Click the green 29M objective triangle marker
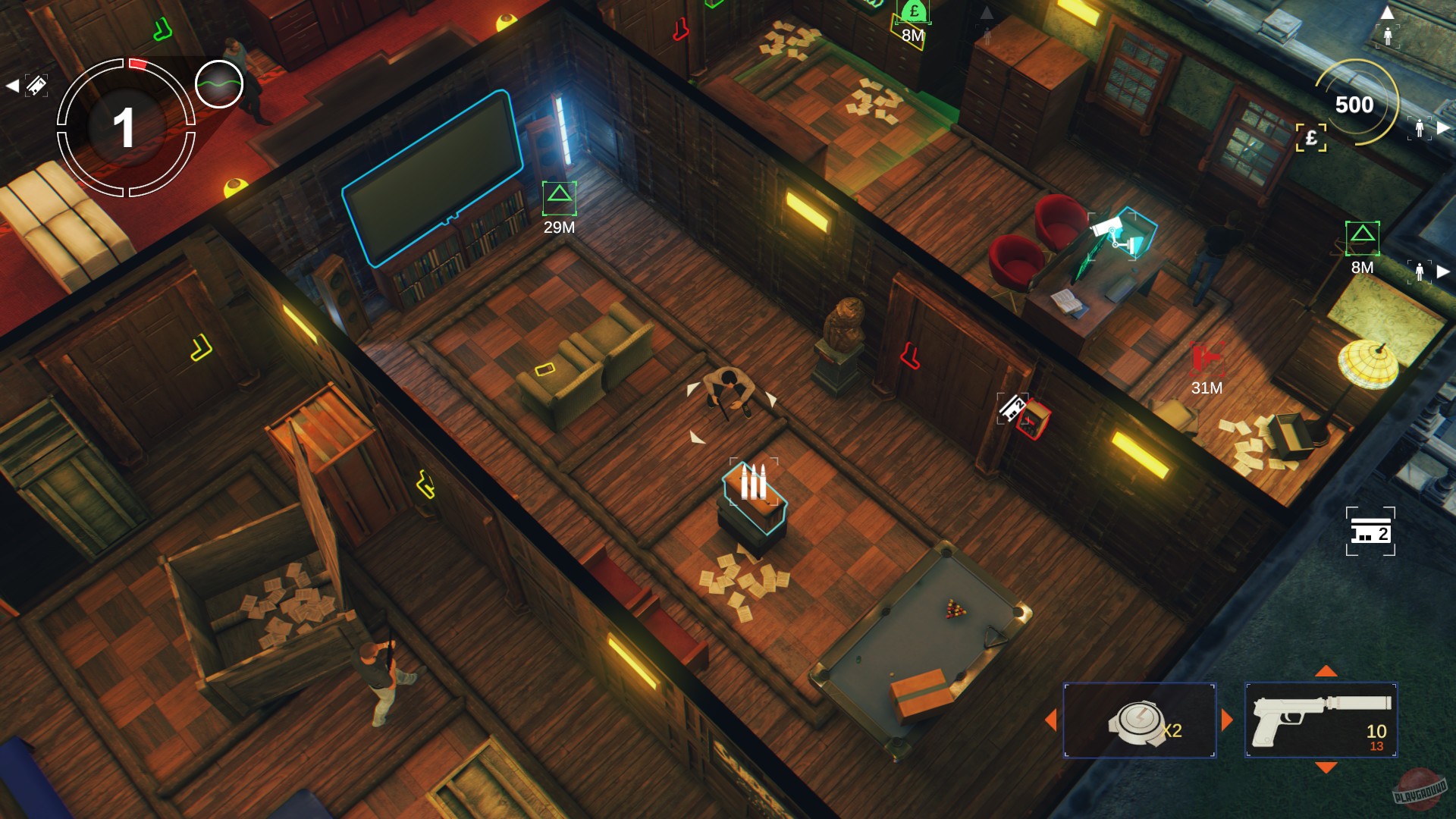The width and height of the screenshot is (1456, 819). [x=561, y=199]
